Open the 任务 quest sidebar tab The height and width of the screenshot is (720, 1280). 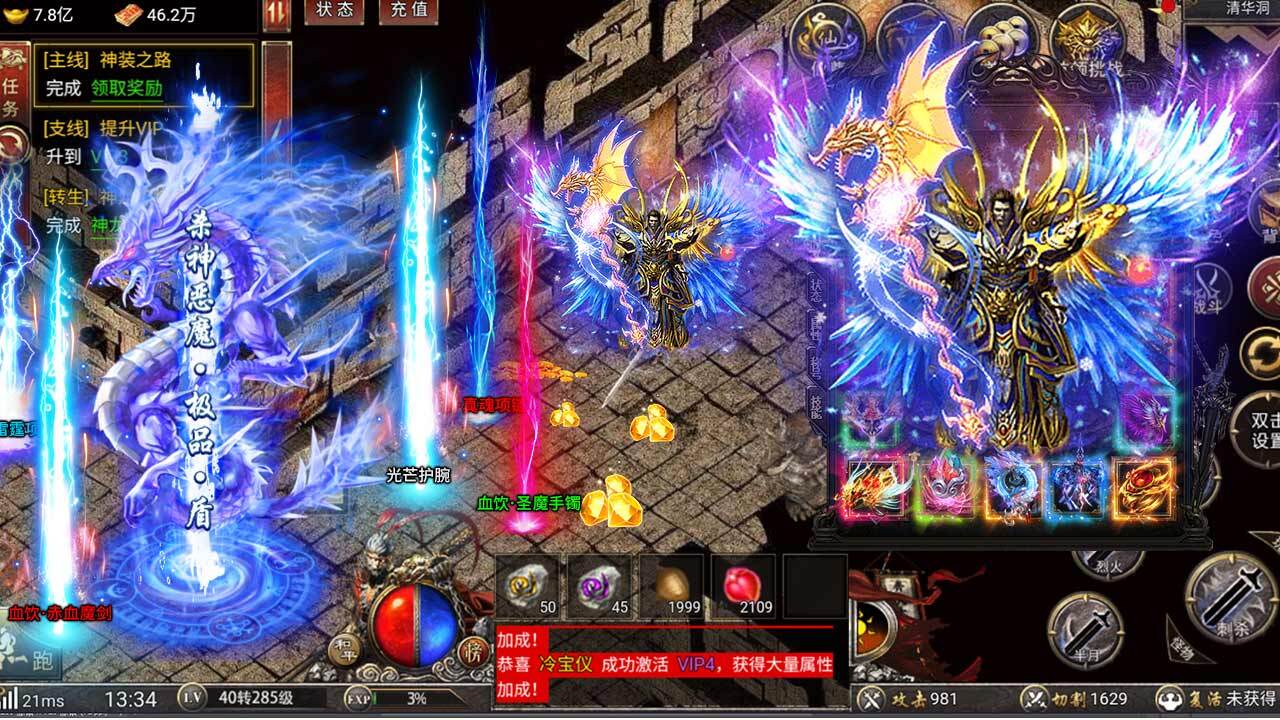(12, 88)
